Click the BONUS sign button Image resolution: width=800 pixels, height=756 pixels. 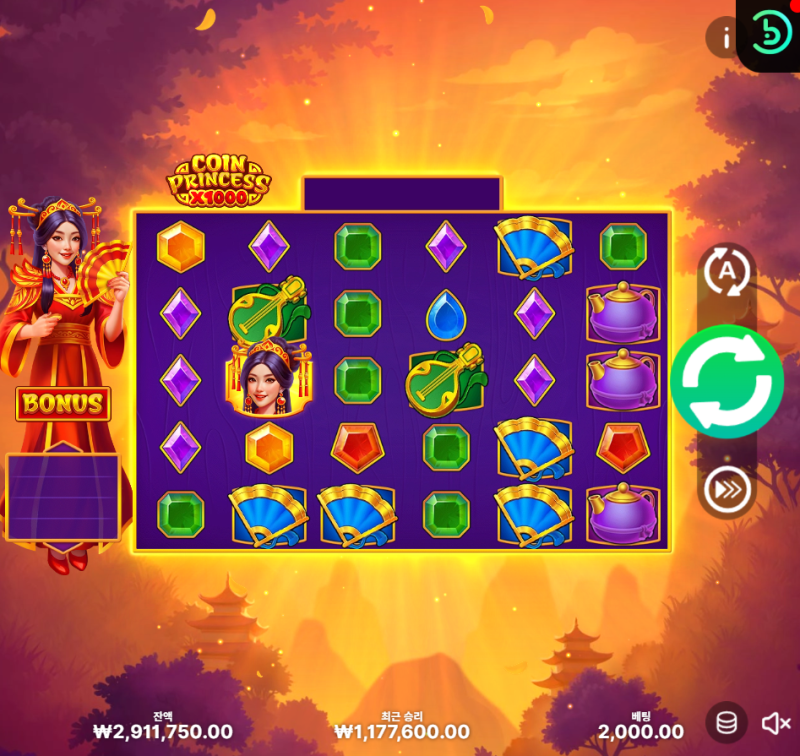(63, 404)
